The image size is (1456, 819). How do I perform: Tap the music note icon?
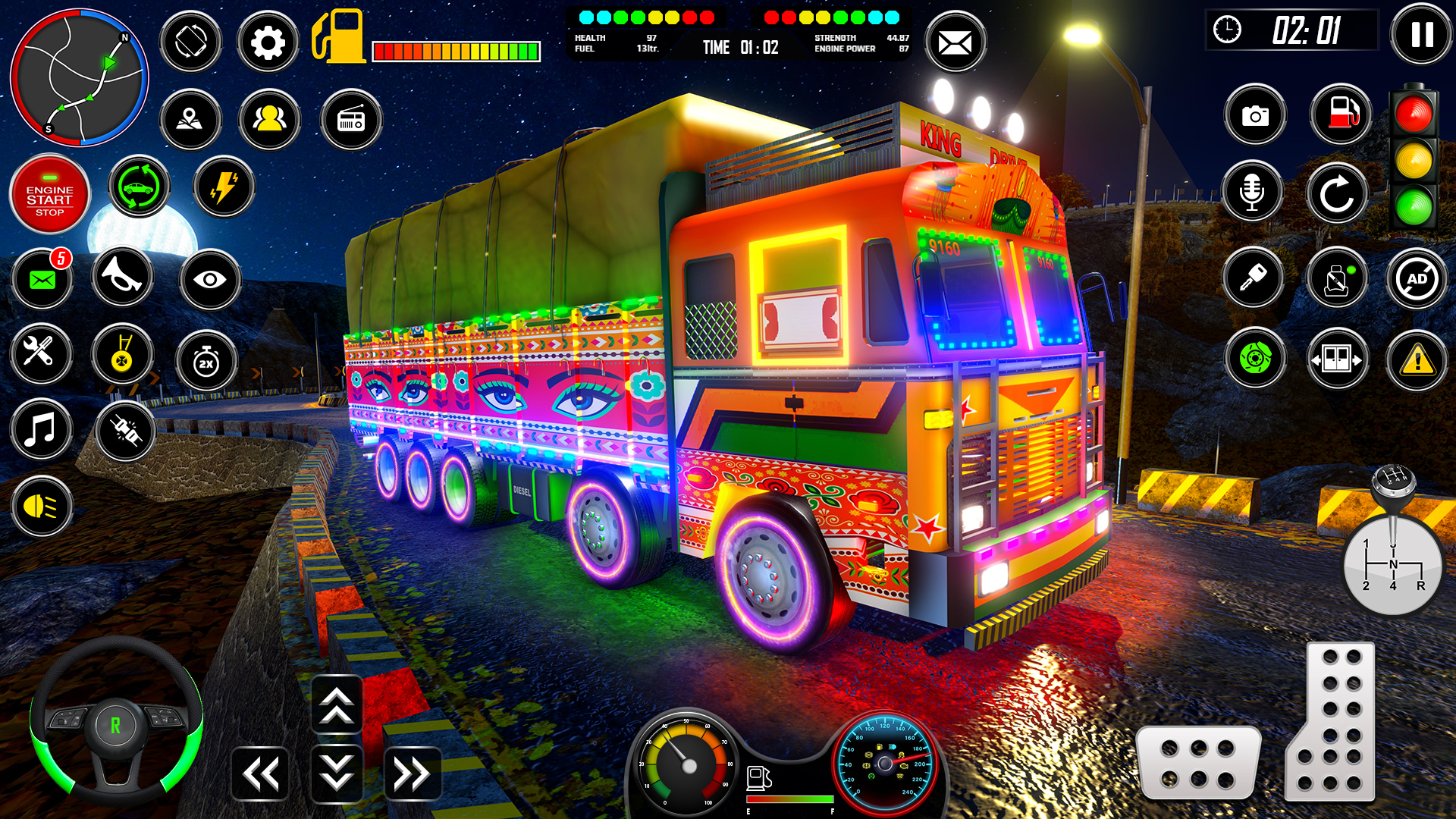pyautogui.click(x=42, y=431)
